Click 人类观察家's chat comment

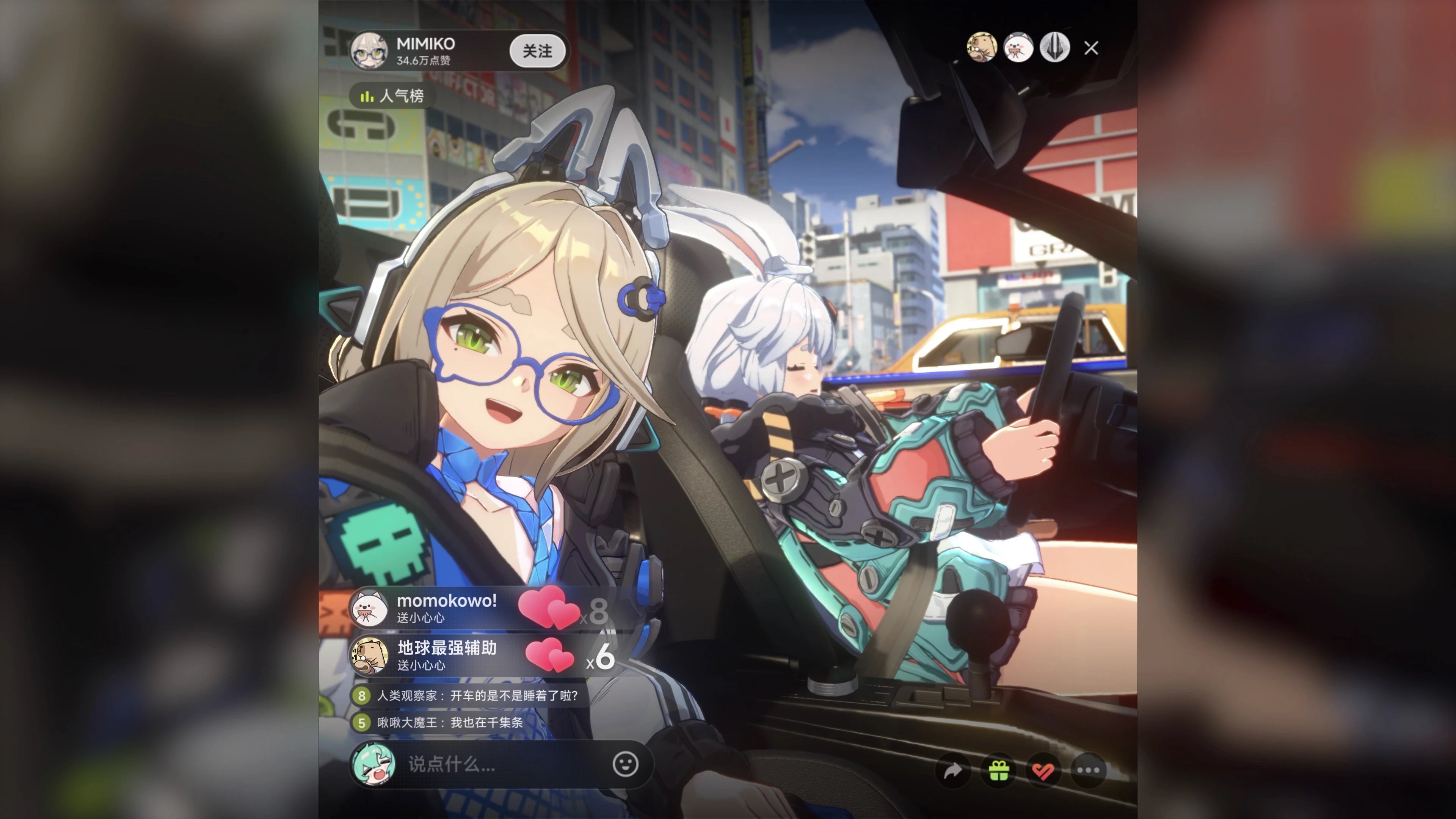[469, 696]
